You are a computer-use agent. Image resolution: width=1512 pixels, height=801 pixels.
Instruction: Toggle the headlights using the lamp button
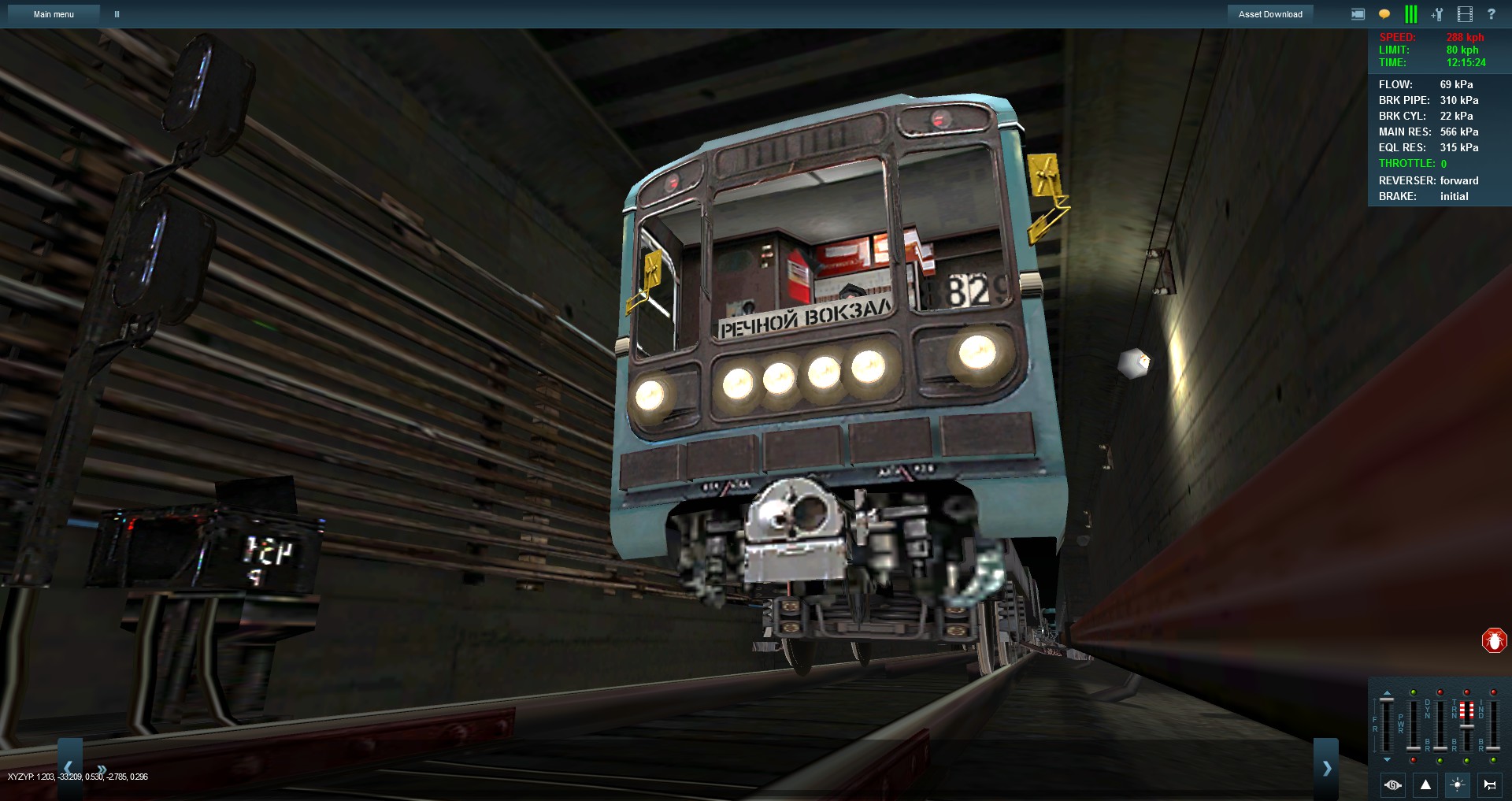1458,785
